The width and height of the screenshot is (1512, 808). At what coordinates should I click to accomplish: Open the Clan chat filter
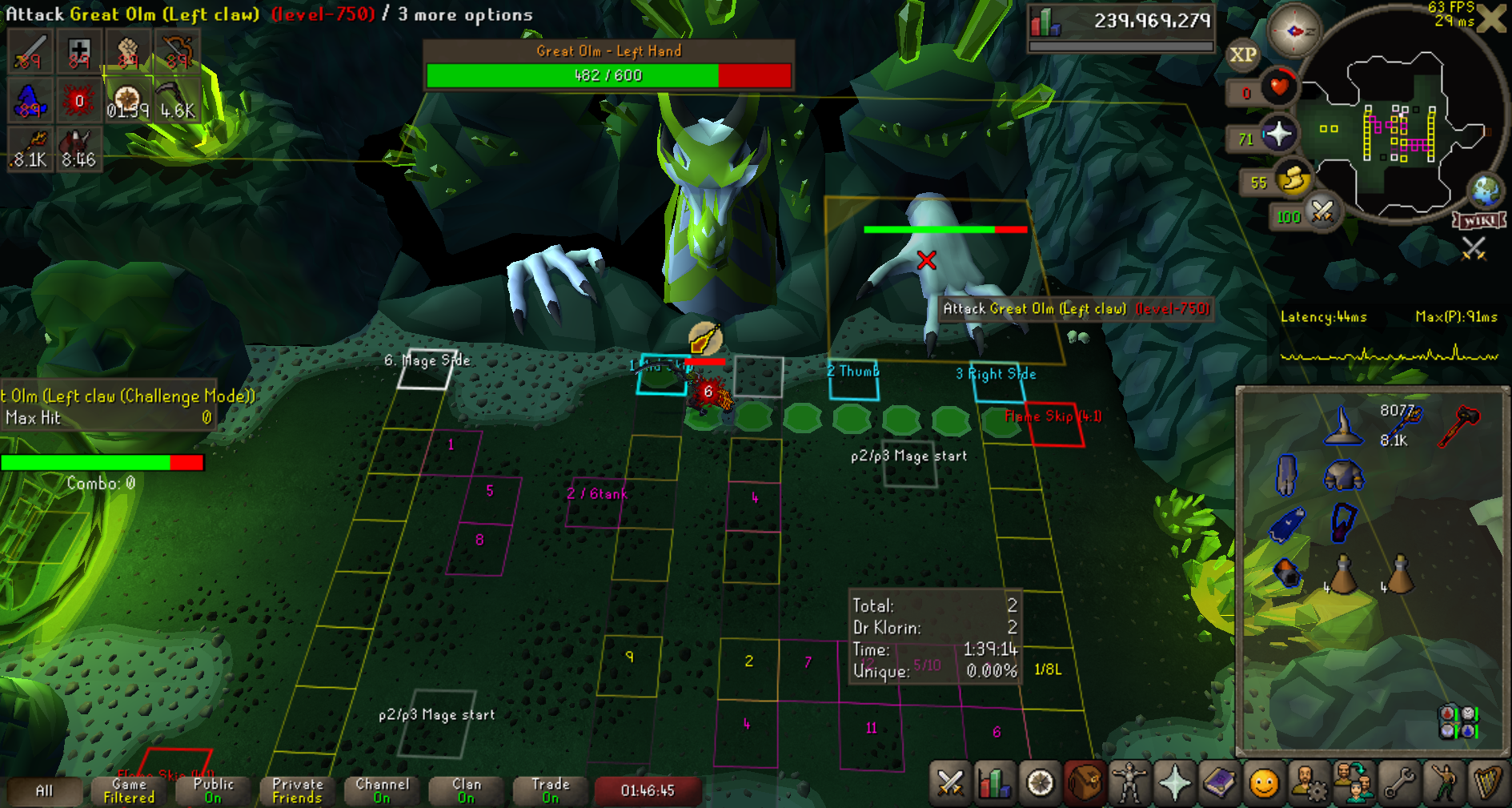tap(466, 790)
